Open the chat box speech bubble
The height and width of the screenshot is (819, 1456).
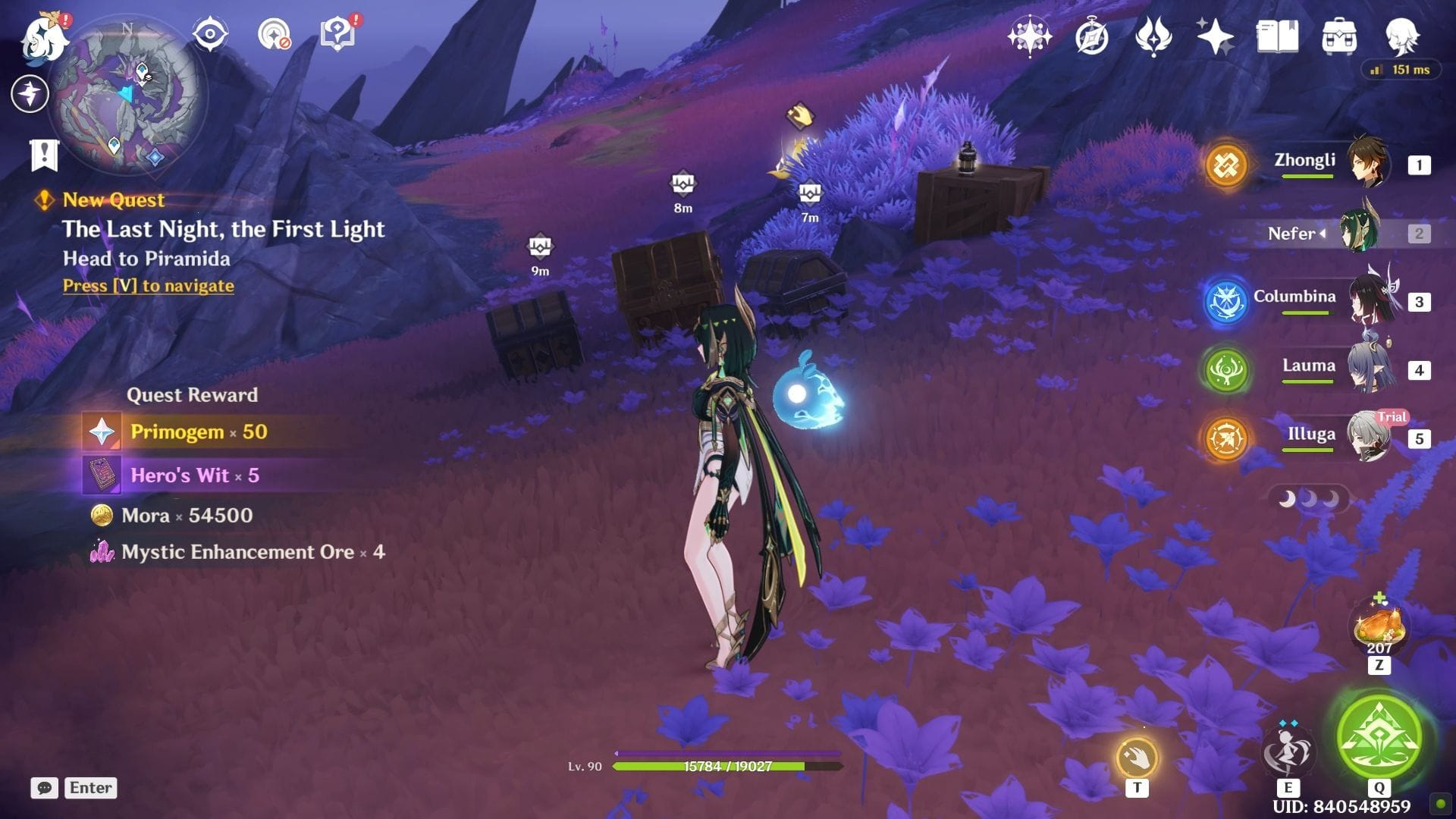44,788
